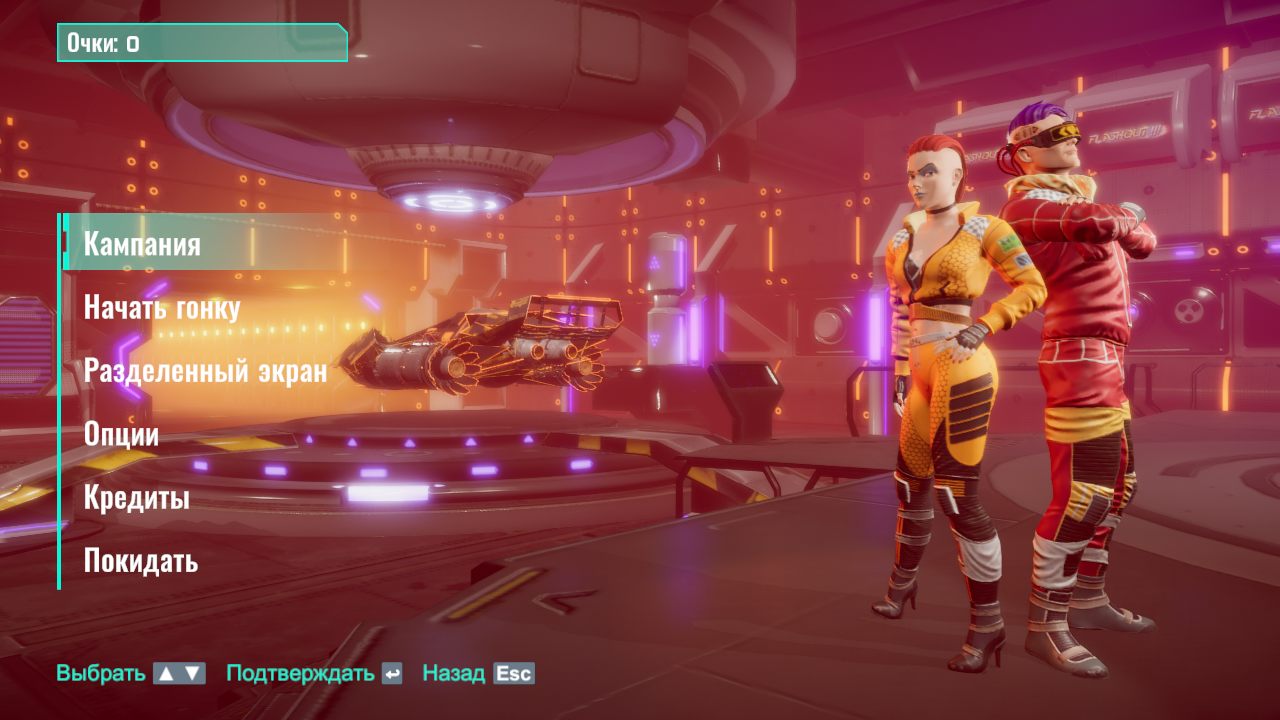
Task: Show the Кредиты screen
Action: [x=136, y=497]
